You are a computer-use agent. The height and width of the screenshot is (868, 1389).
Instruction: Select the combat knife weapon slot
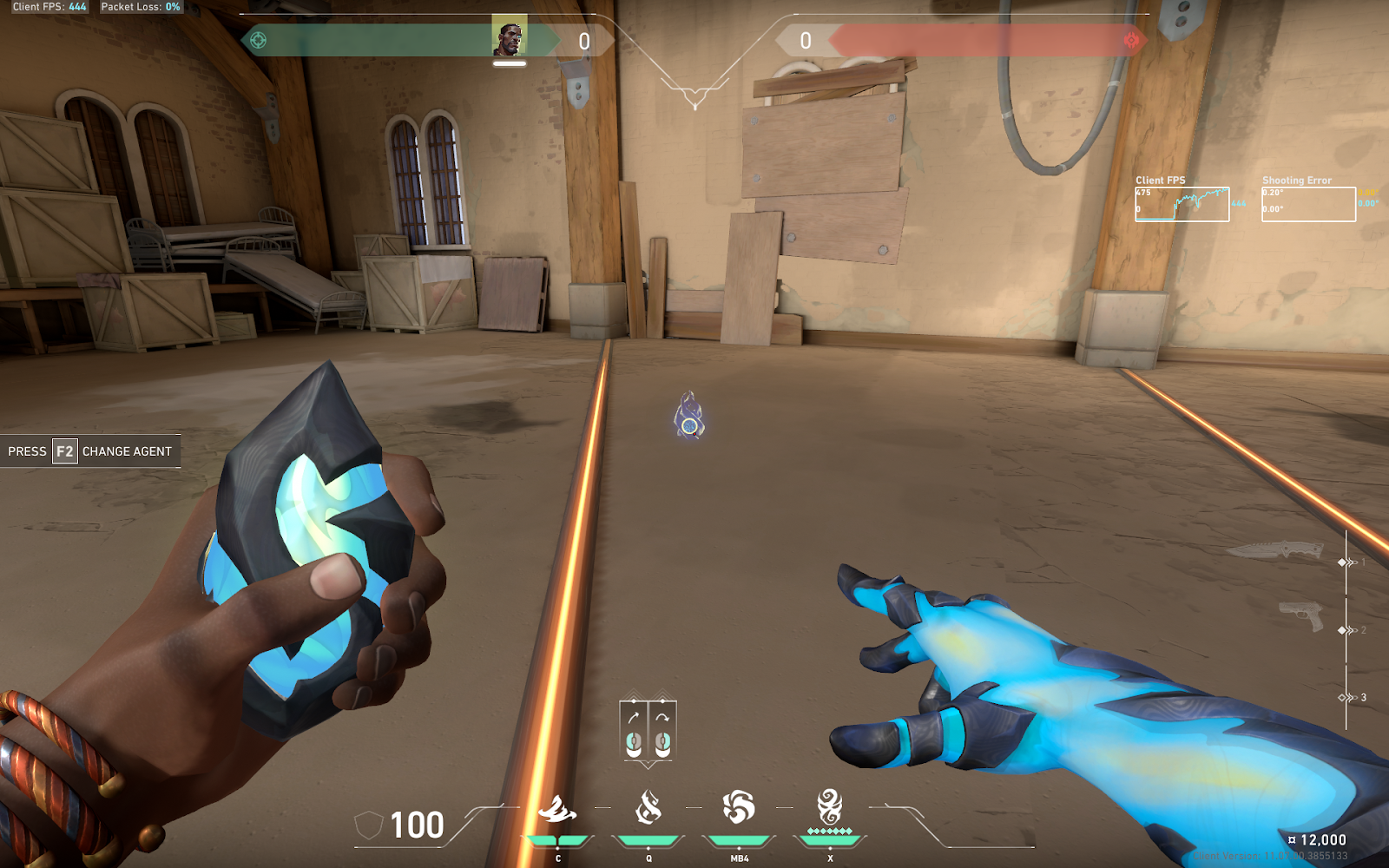tap(1274, 550)
